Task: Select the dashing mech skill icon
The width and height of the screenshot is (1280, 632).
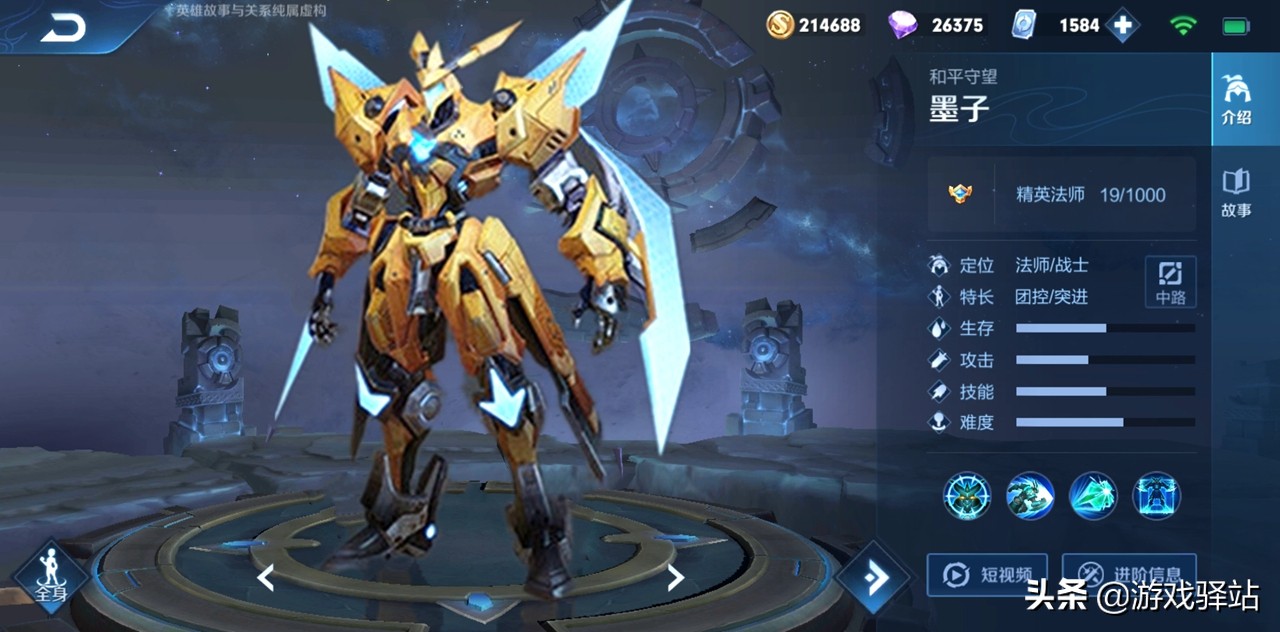Action: (x=1030, y=496)
